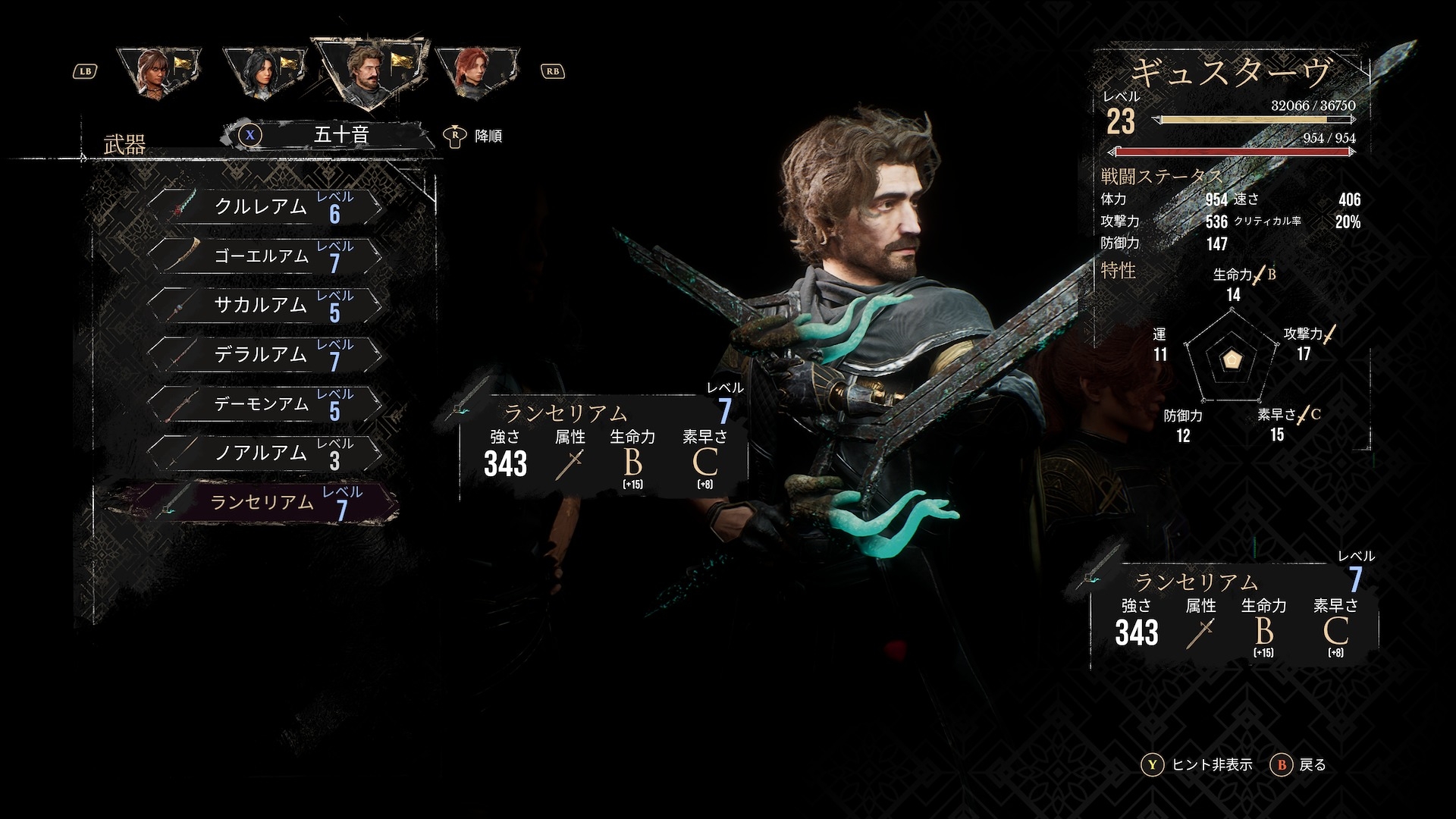Switch to the first party member portrait
The height and width of the screenshot is (819, 1456).
click(159, 72)
